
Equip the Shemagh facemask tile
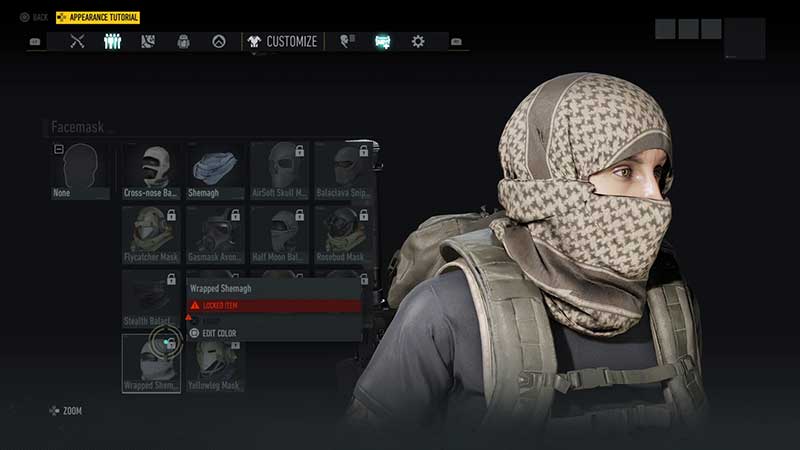(x=215, y=170)
